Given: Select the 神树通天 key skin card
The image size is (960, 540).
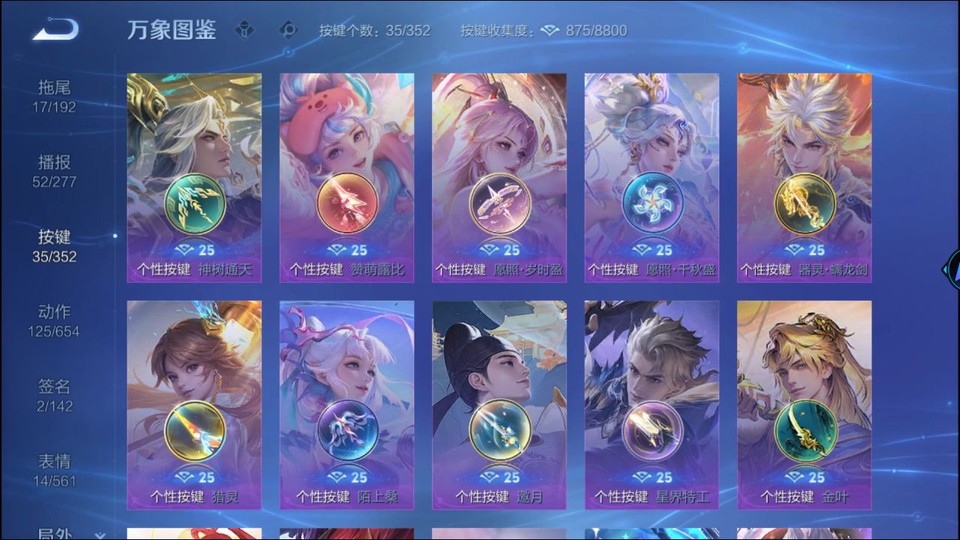Looking at the screenshot, I should [194, 177].
